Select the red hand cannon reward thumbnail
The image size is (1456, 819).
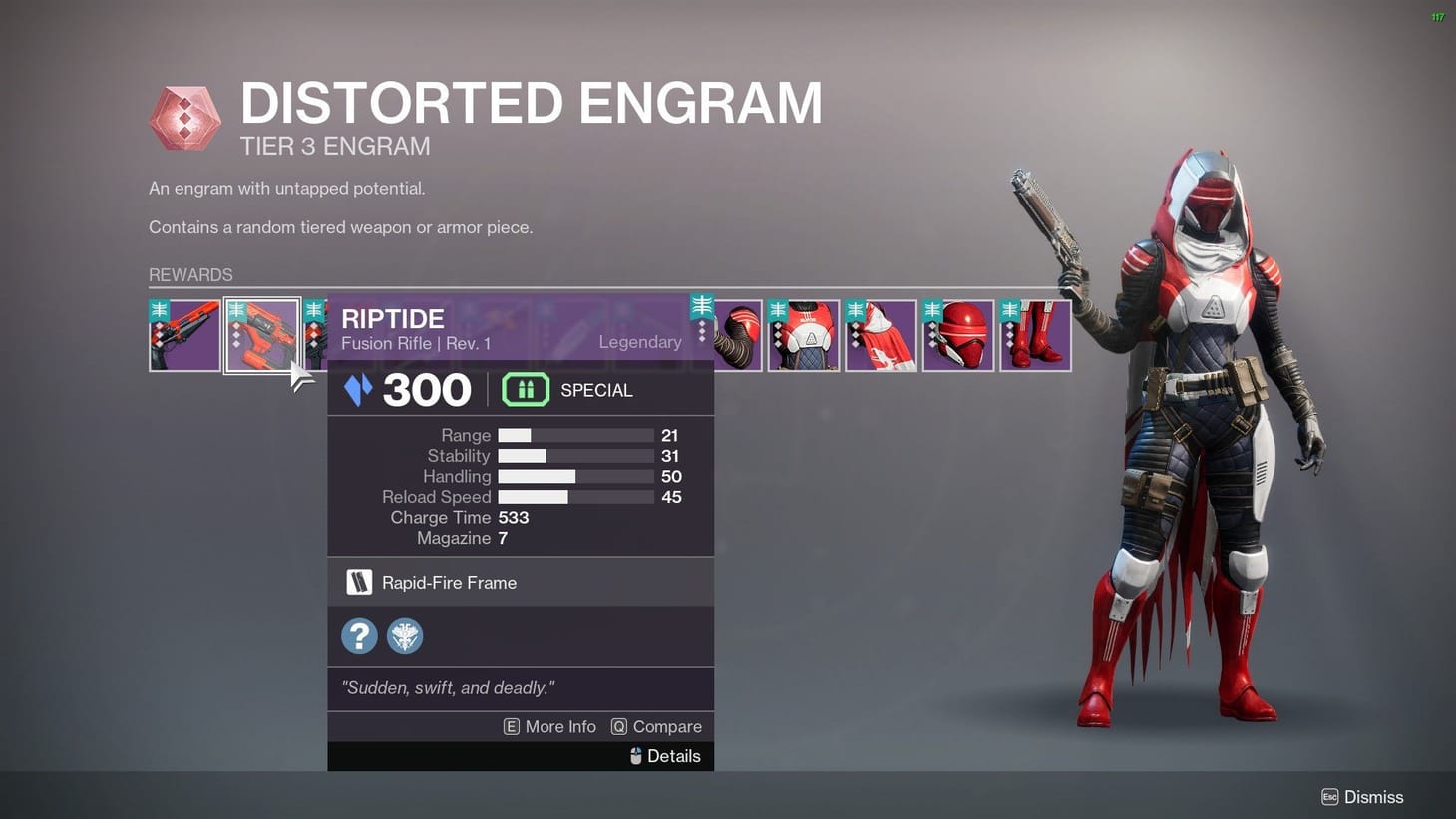(185, 335)
